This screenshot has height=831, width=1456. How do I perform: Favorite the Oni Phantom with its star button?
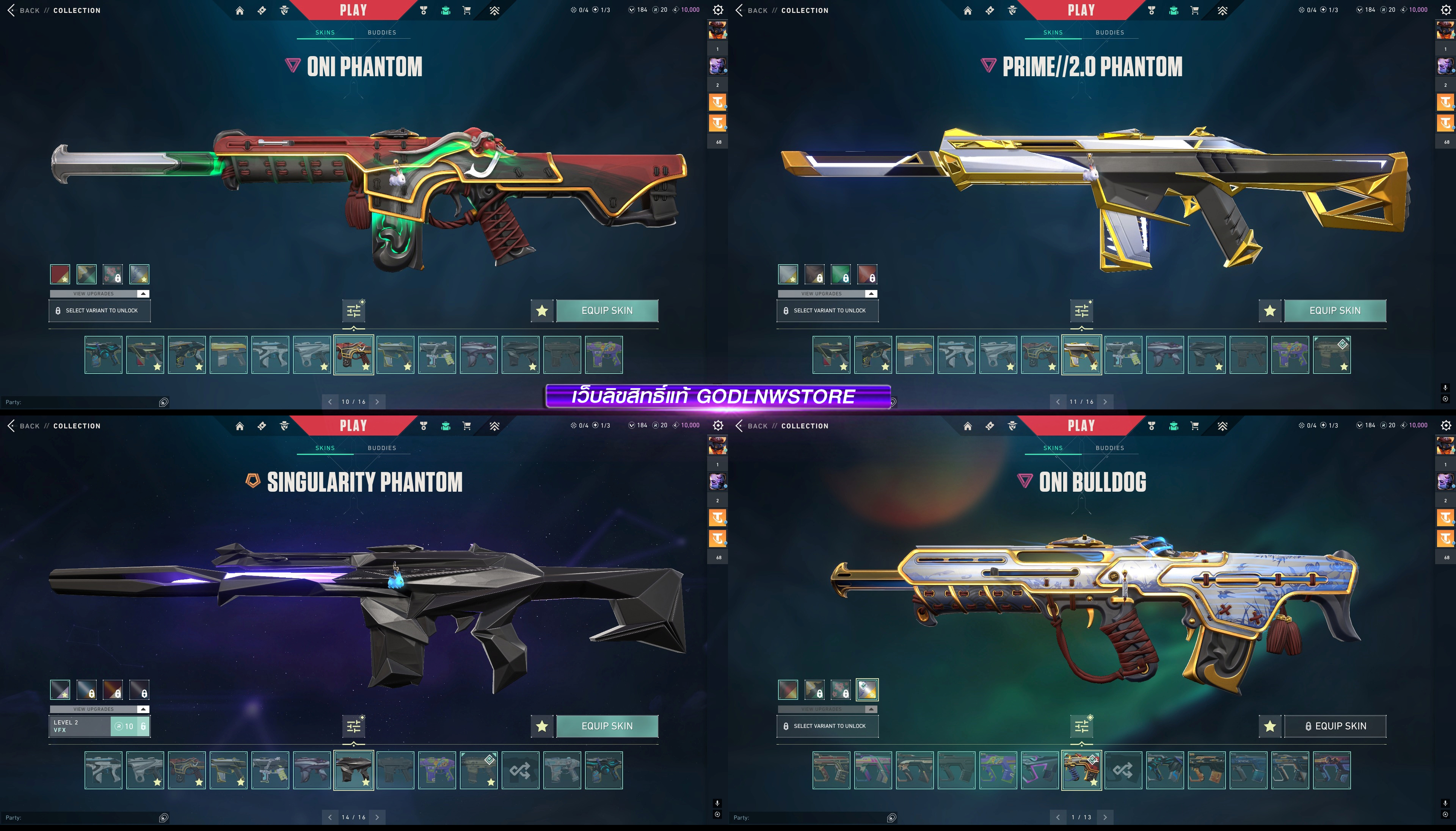tap(542, 310)
